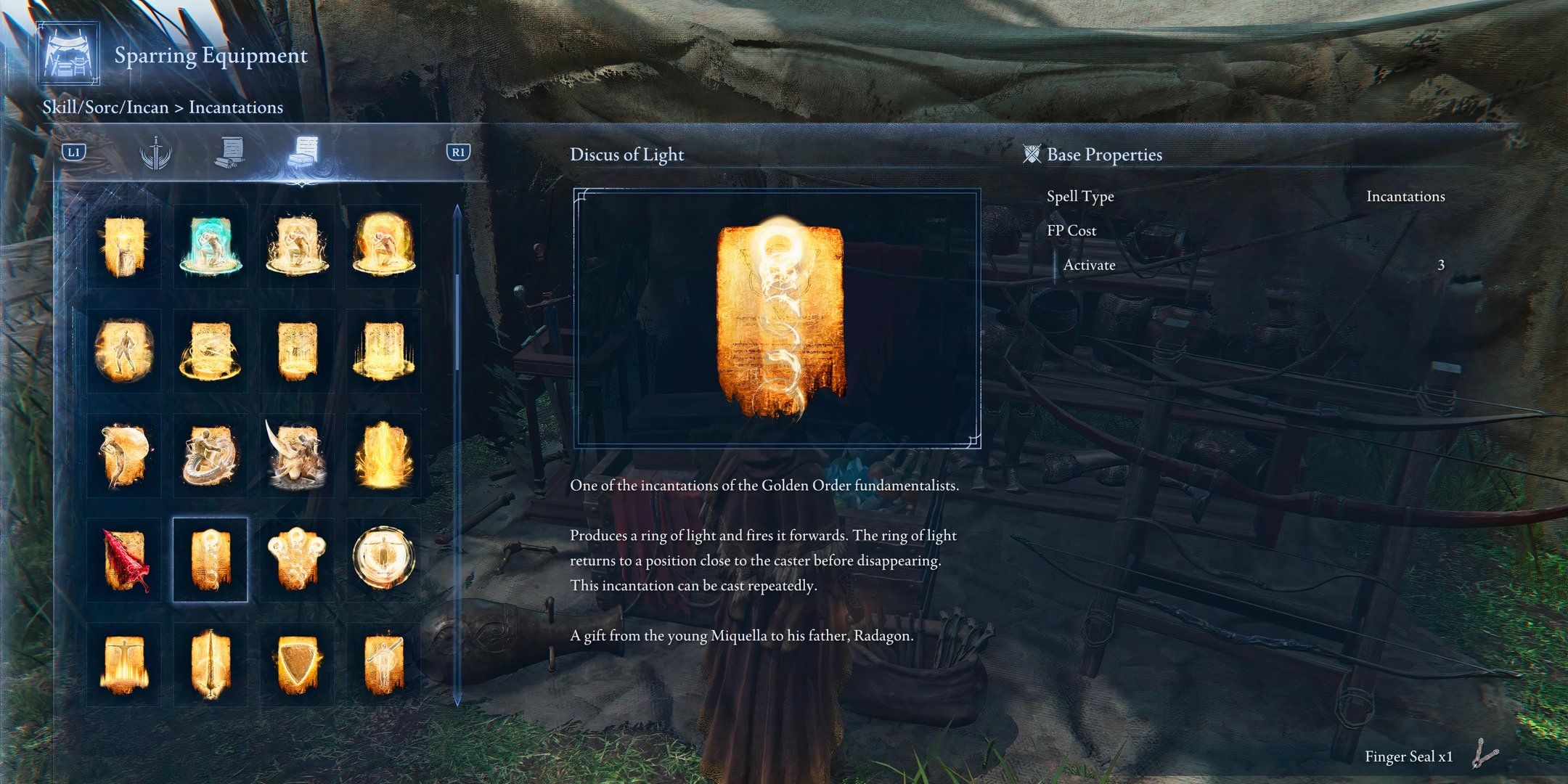
Task: Pick the standing figure in golden orb incantation
Action: pos(124,351)
